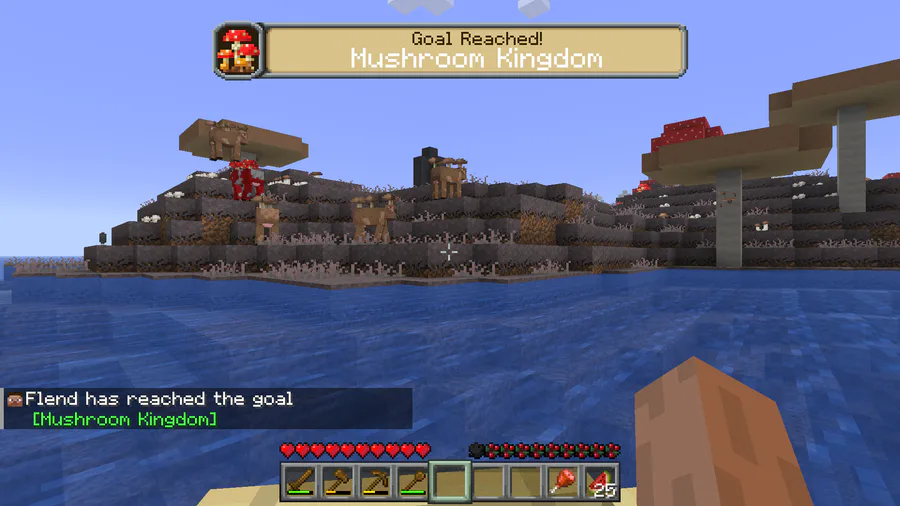Switch to the wooden shovel slot
This screenshot has width=900, height=506.
(x=412, y=482)
